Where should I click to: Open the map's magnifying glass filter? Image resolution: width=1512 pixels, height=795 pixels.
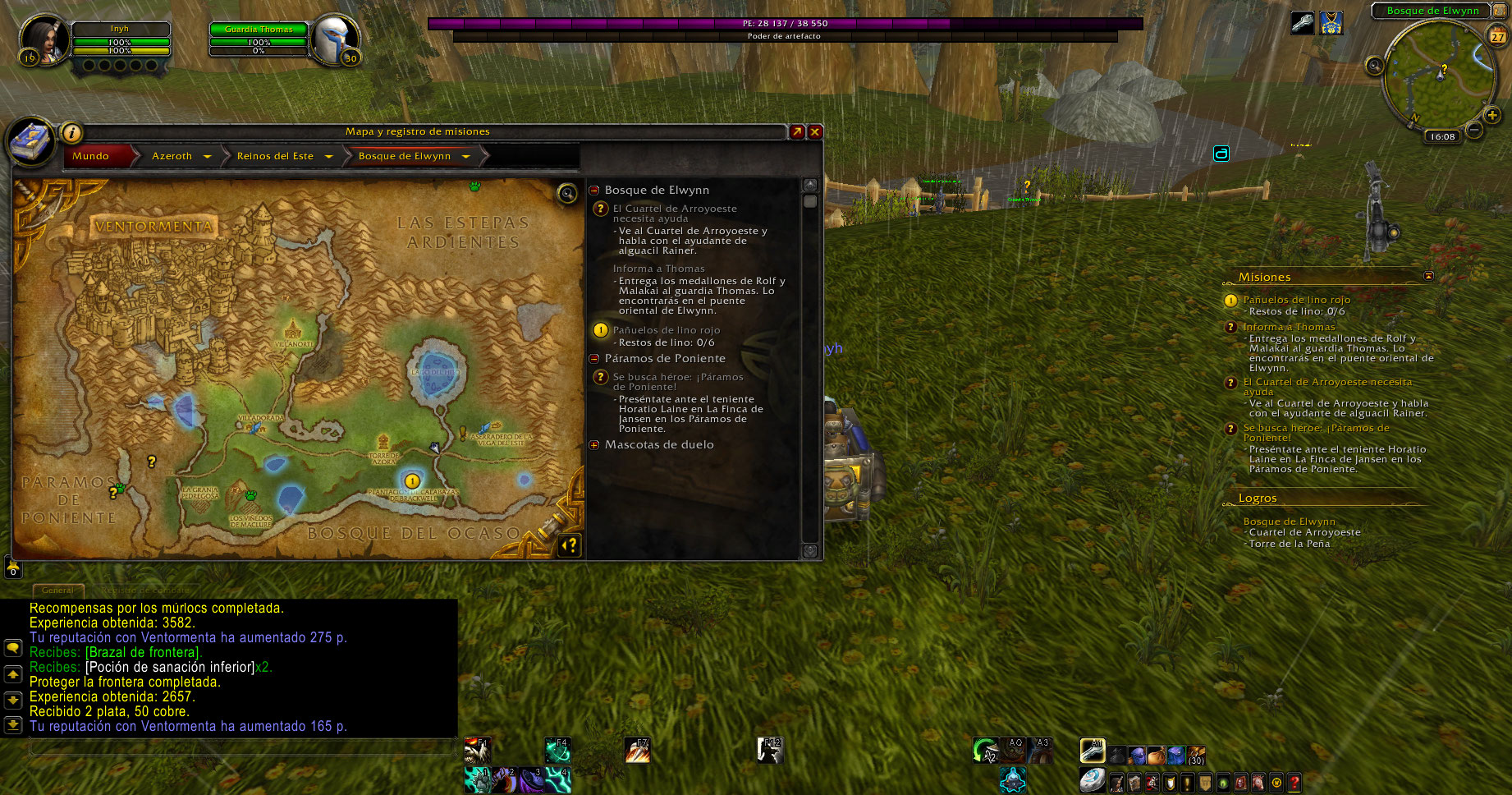pyautogui.click(x=567, y=194)
